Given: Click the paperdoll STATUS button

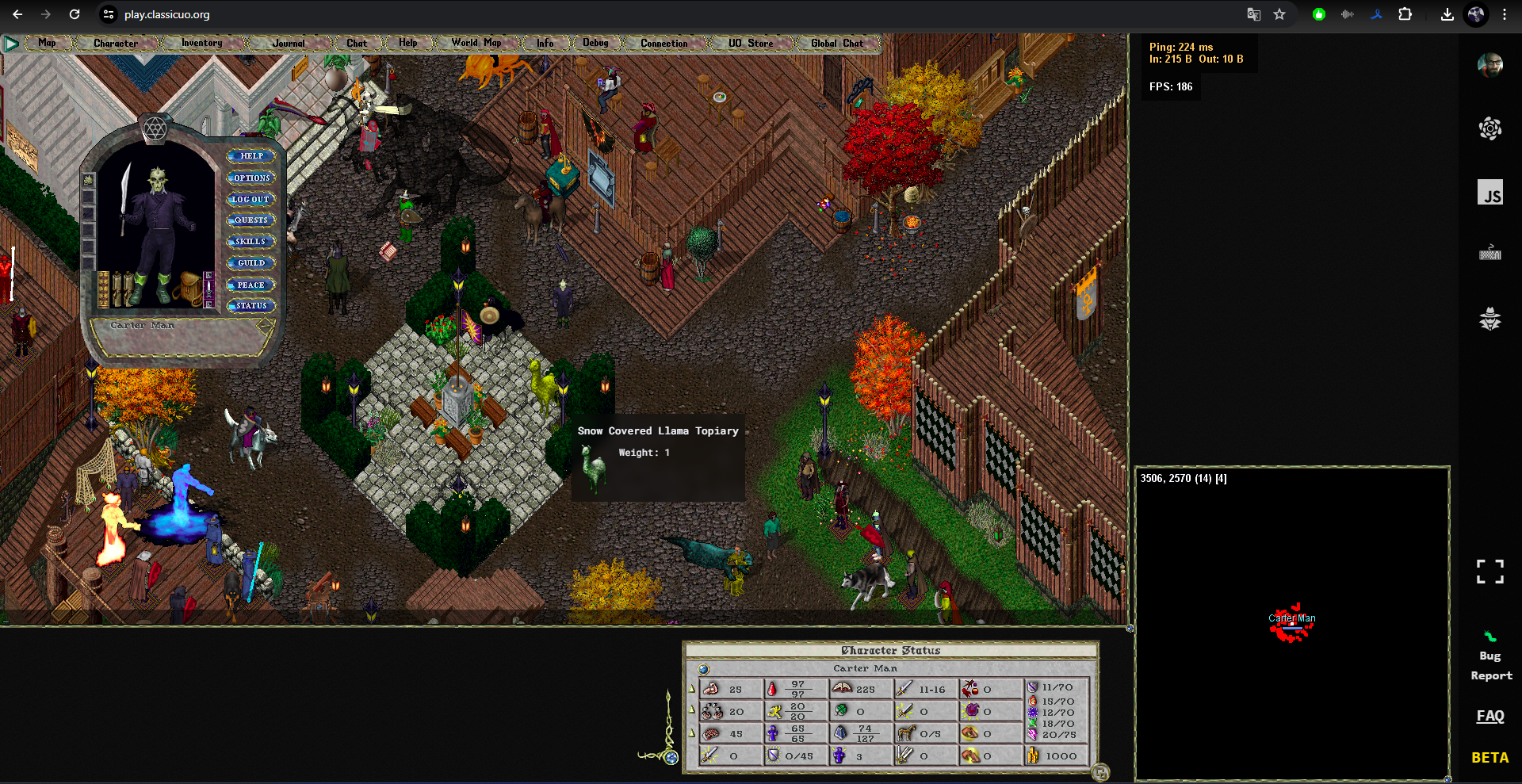Looking at the screenshot, I should coord(251,306).
